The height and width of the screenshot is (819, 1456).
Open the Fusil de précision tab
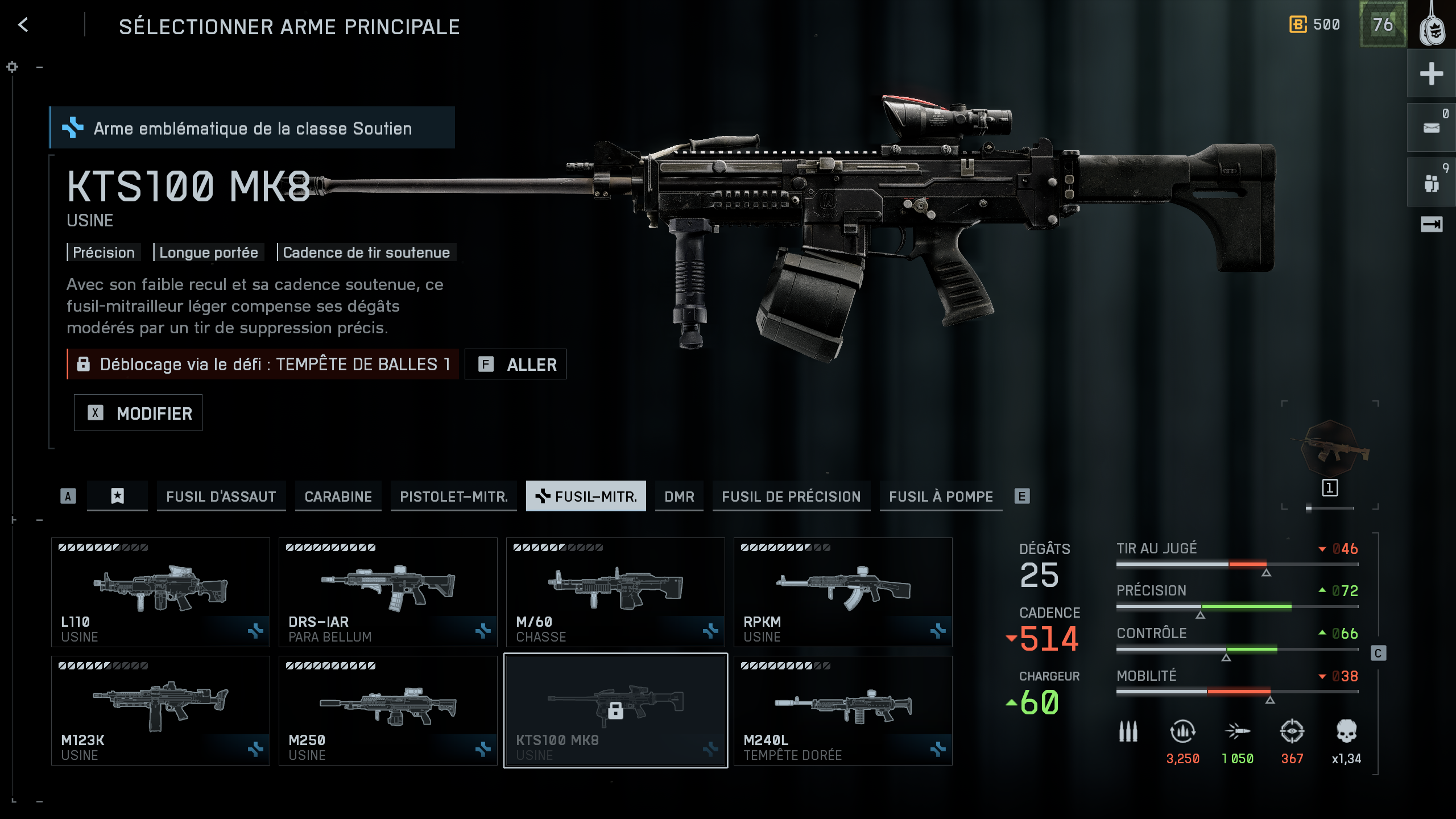(791, 497)
